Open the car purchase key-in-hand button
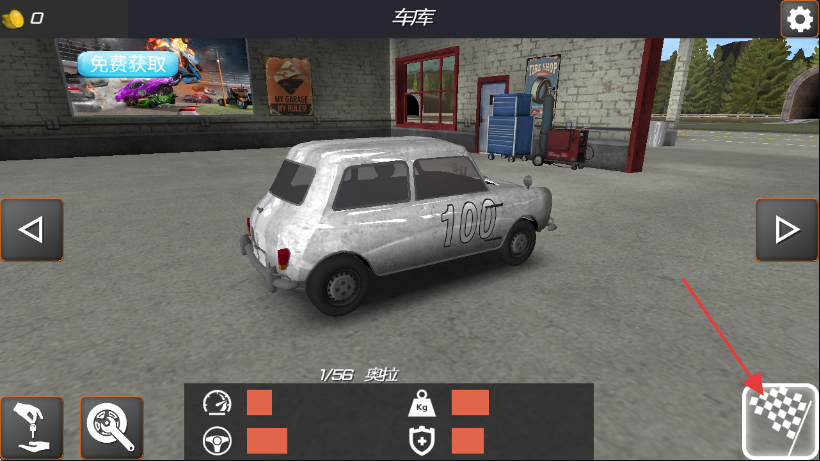 point(32,427)
